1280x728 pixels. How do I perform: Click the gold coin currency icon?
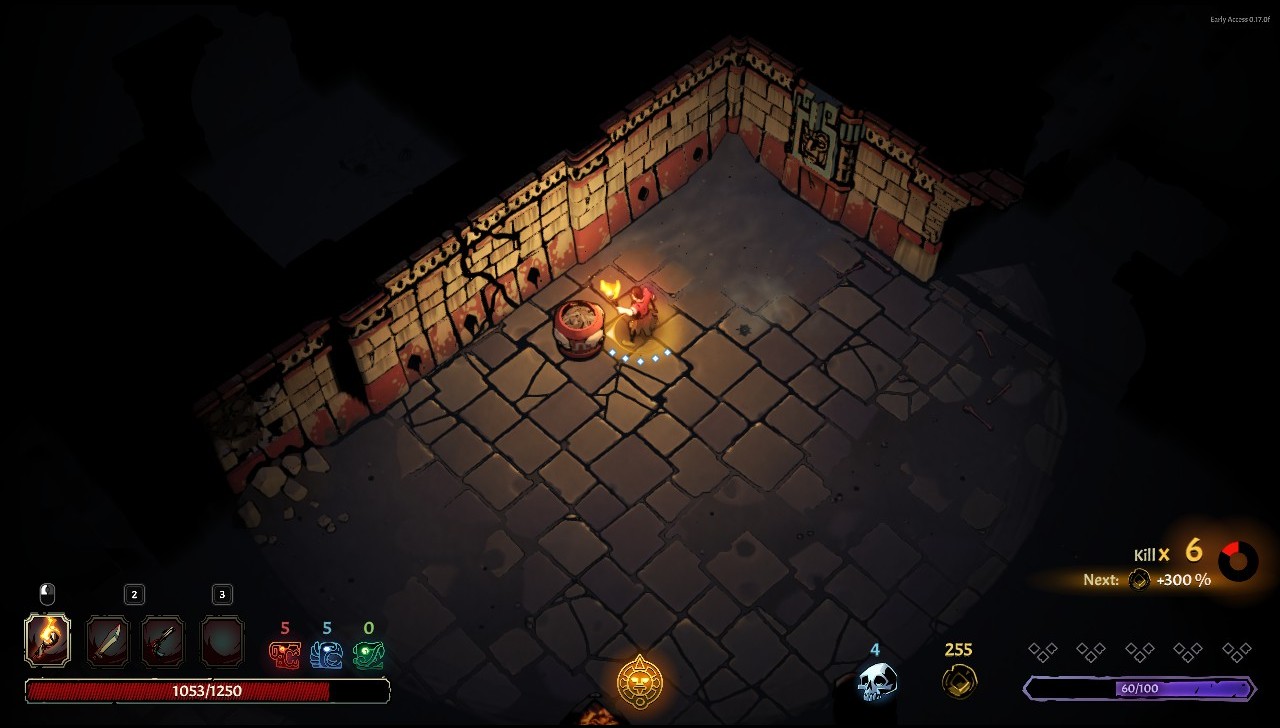[x=958, y=681]
